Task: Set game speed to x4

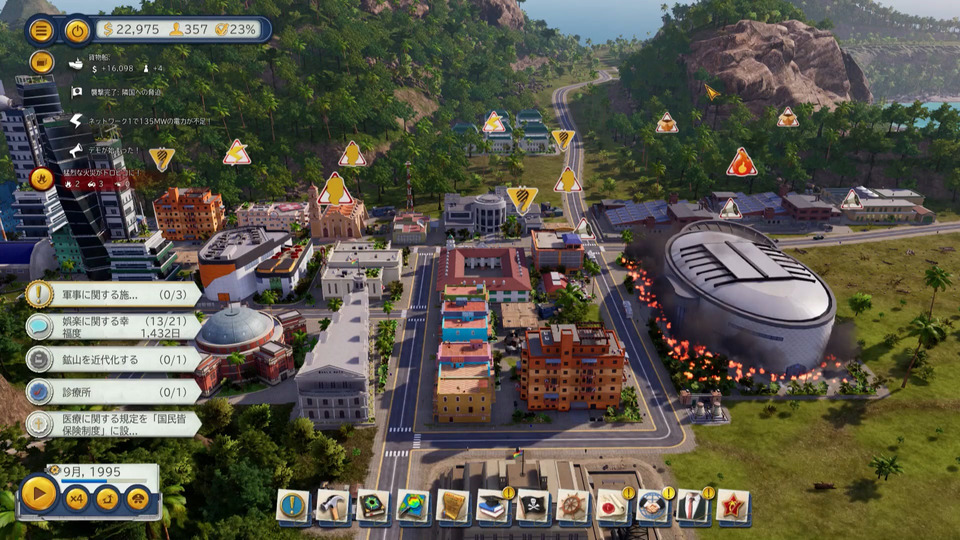Action: coord(77,497)
